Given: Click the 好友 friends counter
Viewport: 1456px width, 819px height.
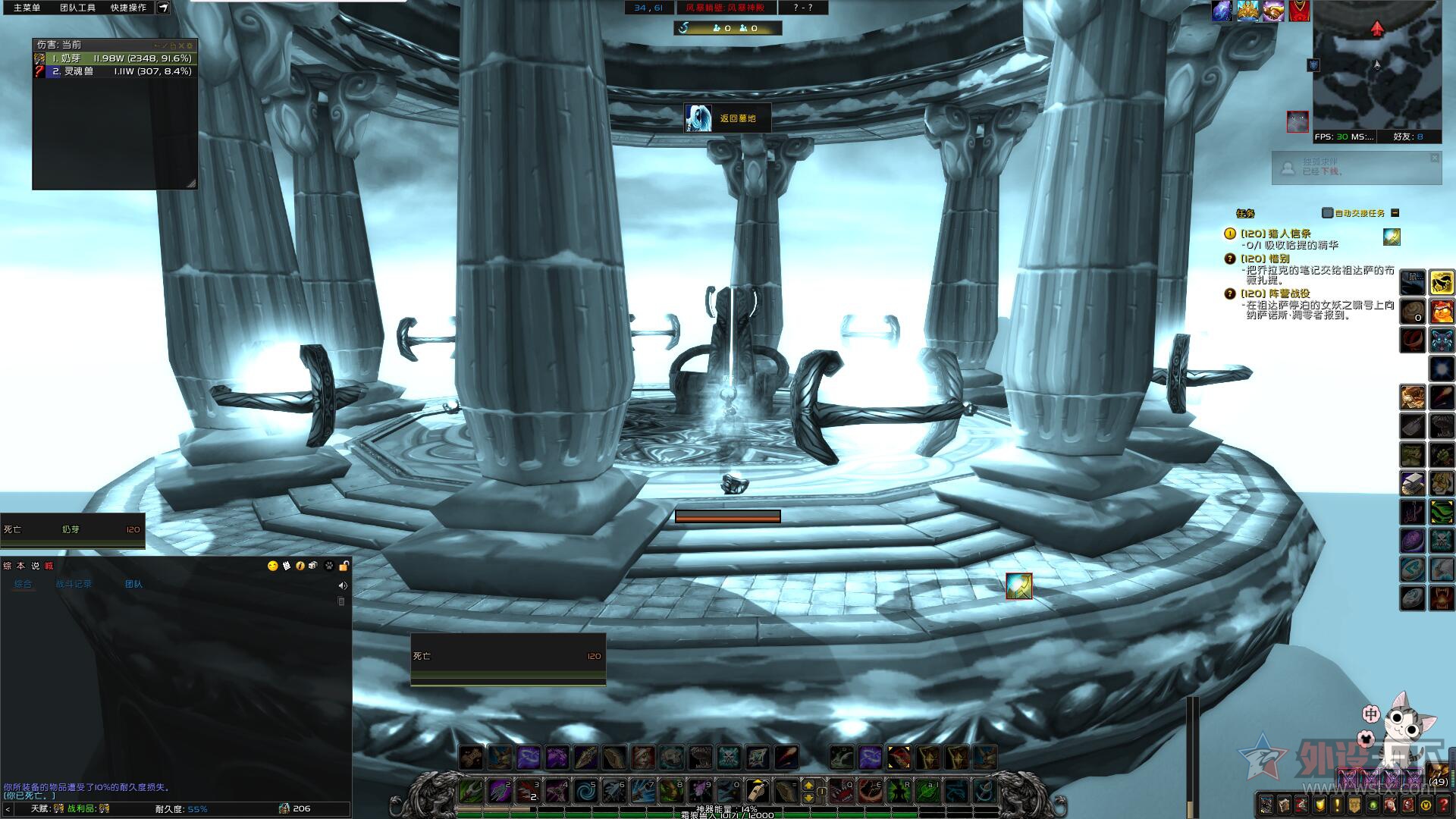Looking at the screenshot, I should tap(1407, 137).
